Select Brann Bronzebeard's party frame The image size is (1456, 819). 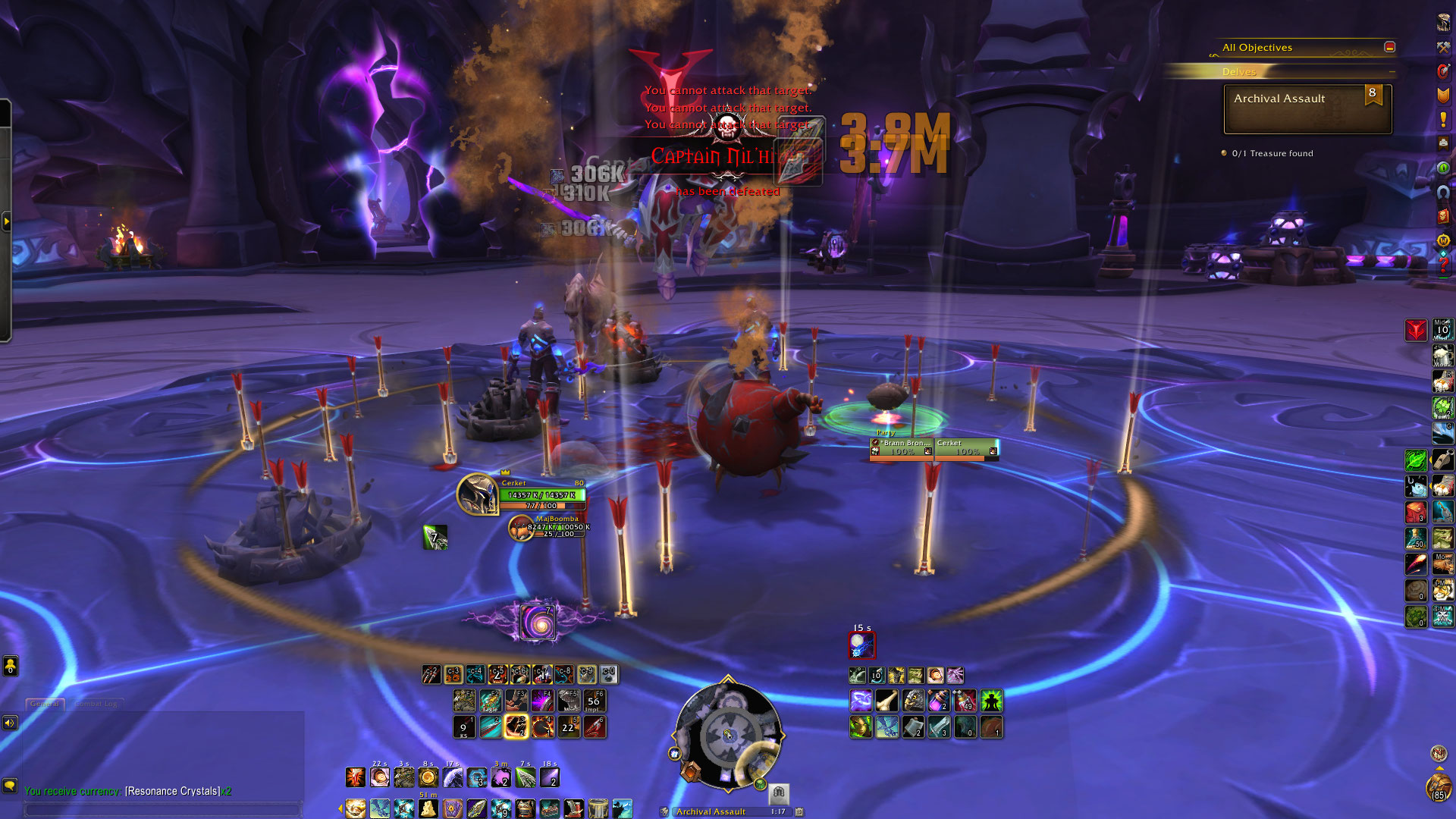(x=902, y=448)
